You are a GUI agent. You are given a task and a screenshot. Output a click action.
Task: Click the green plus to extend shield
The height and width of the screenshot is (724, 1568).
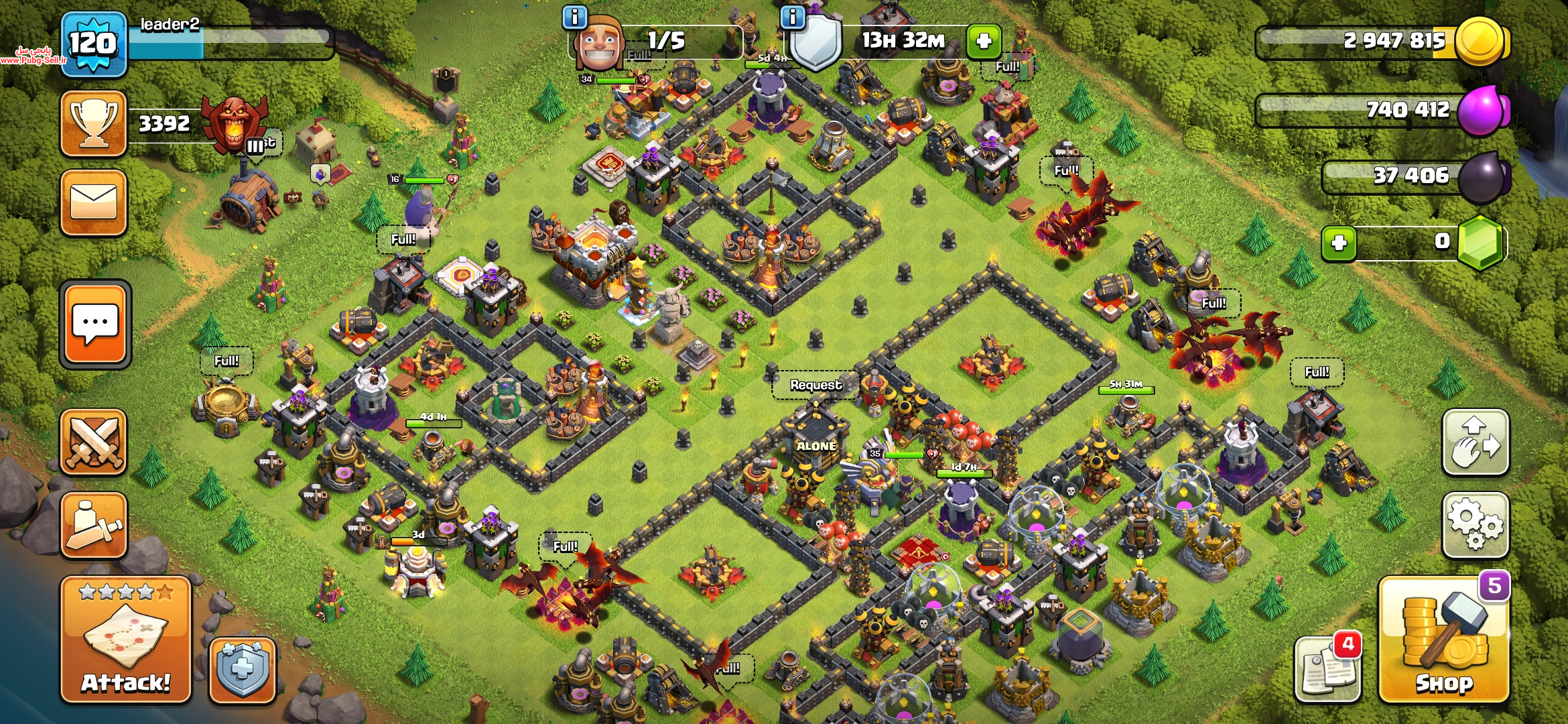[x=984, y=41]
